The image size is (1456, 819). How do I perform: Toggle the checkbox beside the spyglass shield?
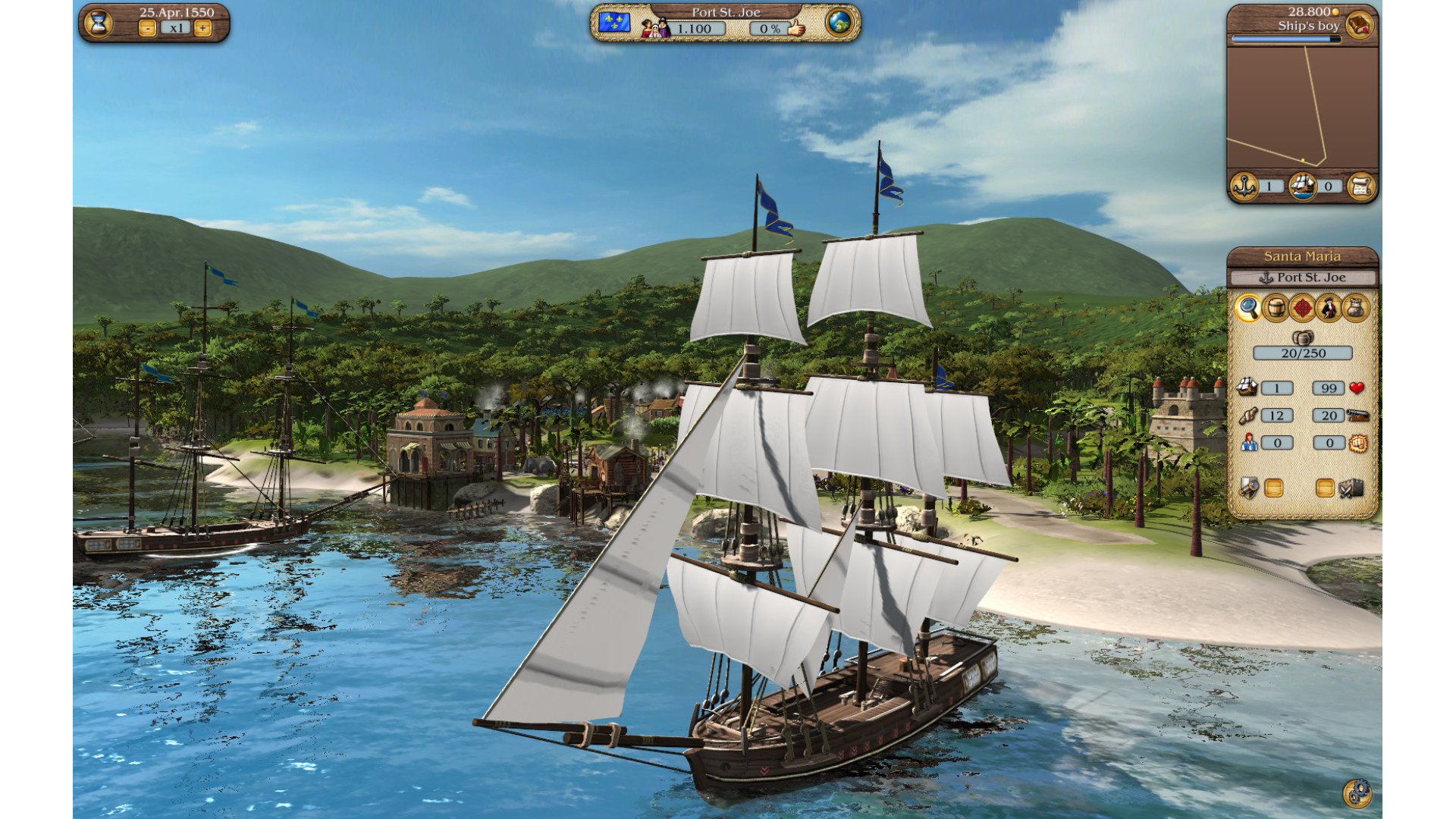pyautogui.click(x=1274, y=488)
